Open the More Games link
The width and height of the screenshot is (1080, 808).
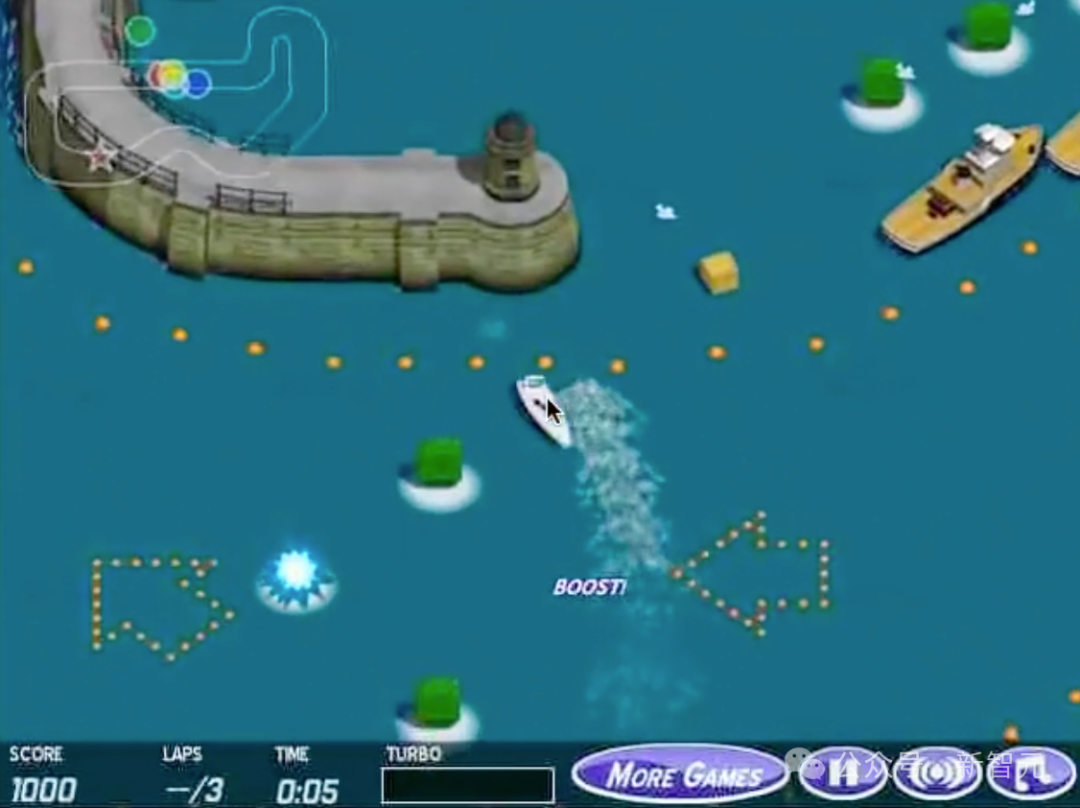coord(682,774)
